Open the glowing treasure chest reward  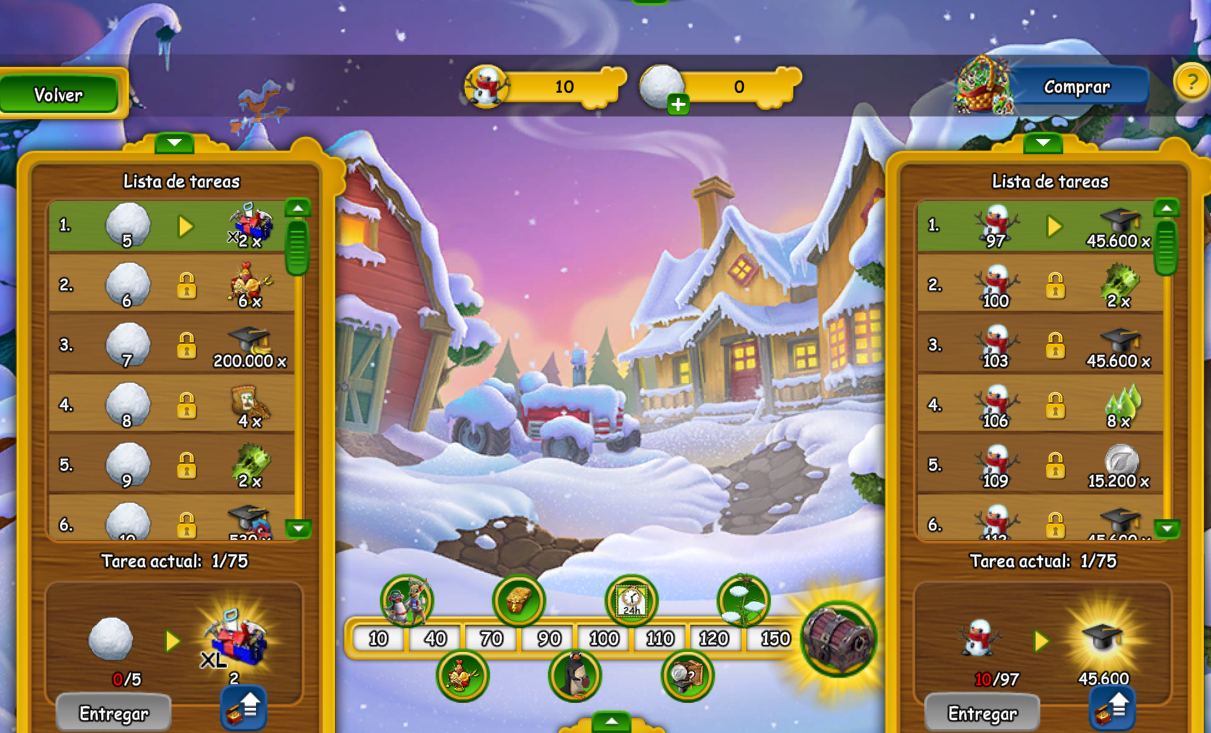click(838, 638)
